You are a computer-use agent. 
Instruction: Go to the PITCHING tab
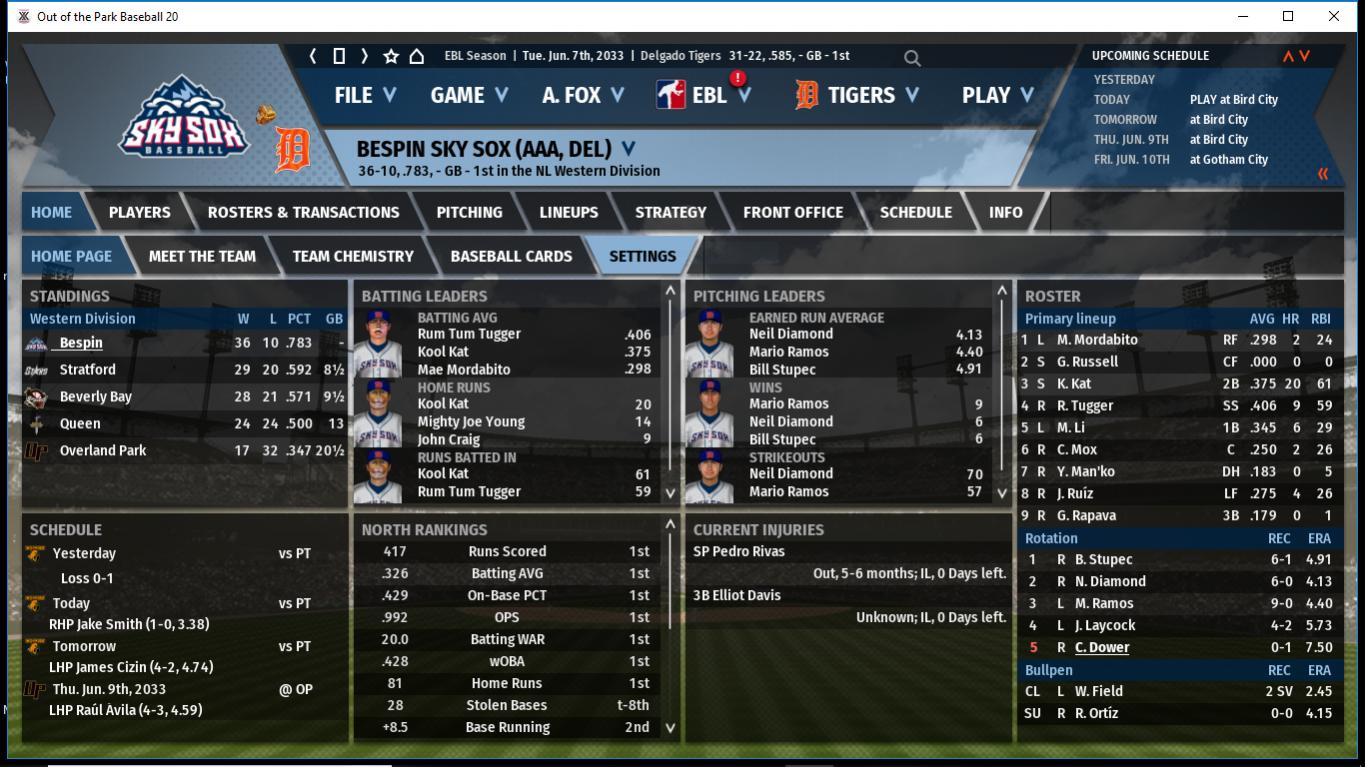point(469,212)
